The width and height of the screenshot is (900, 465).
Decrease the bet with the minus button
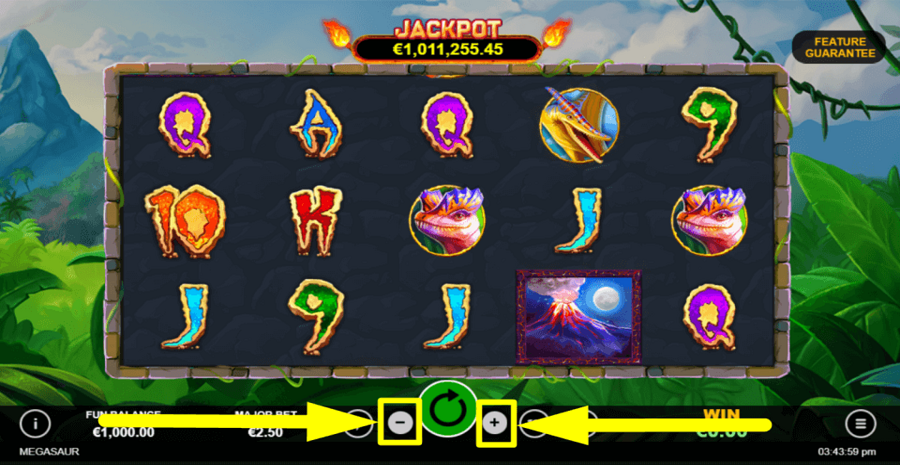(400, 423)
